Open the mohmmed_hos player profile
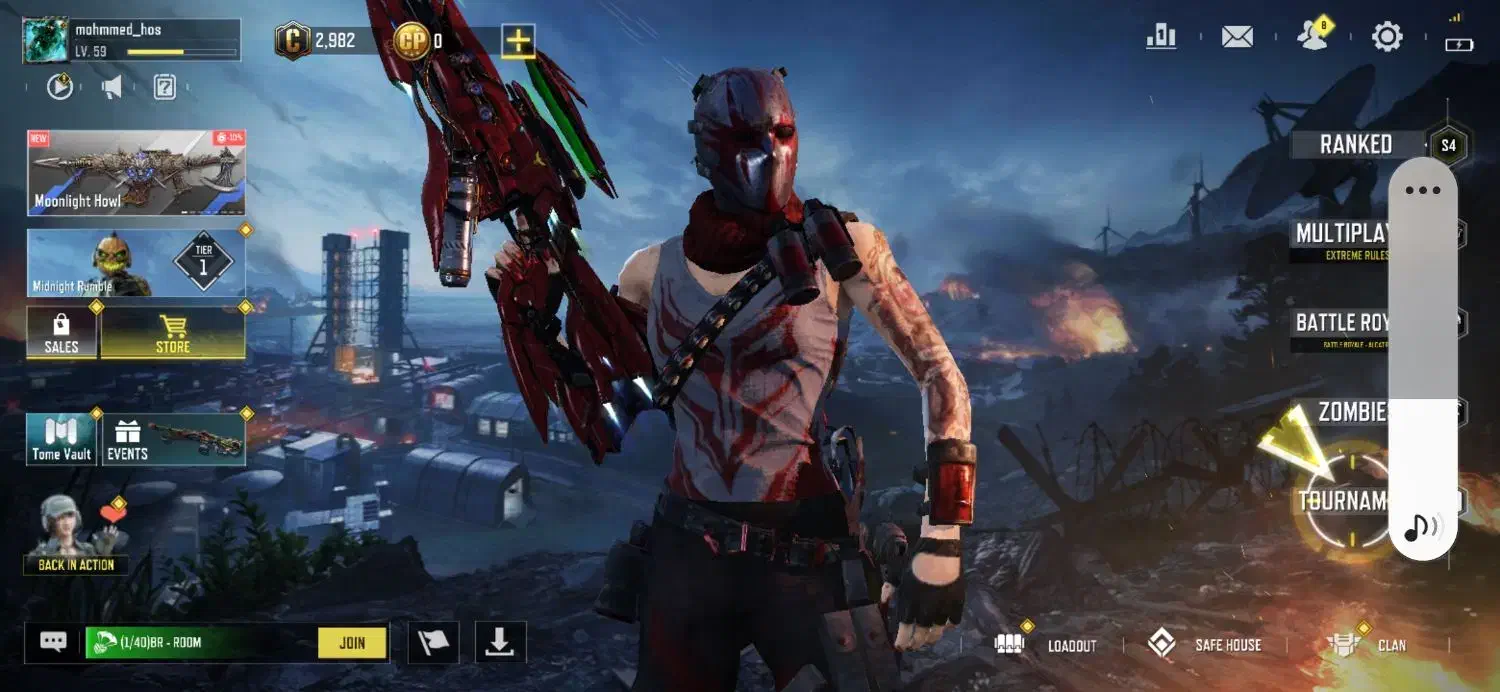This screenshot has height=692, width=1500. coord(130,39)
